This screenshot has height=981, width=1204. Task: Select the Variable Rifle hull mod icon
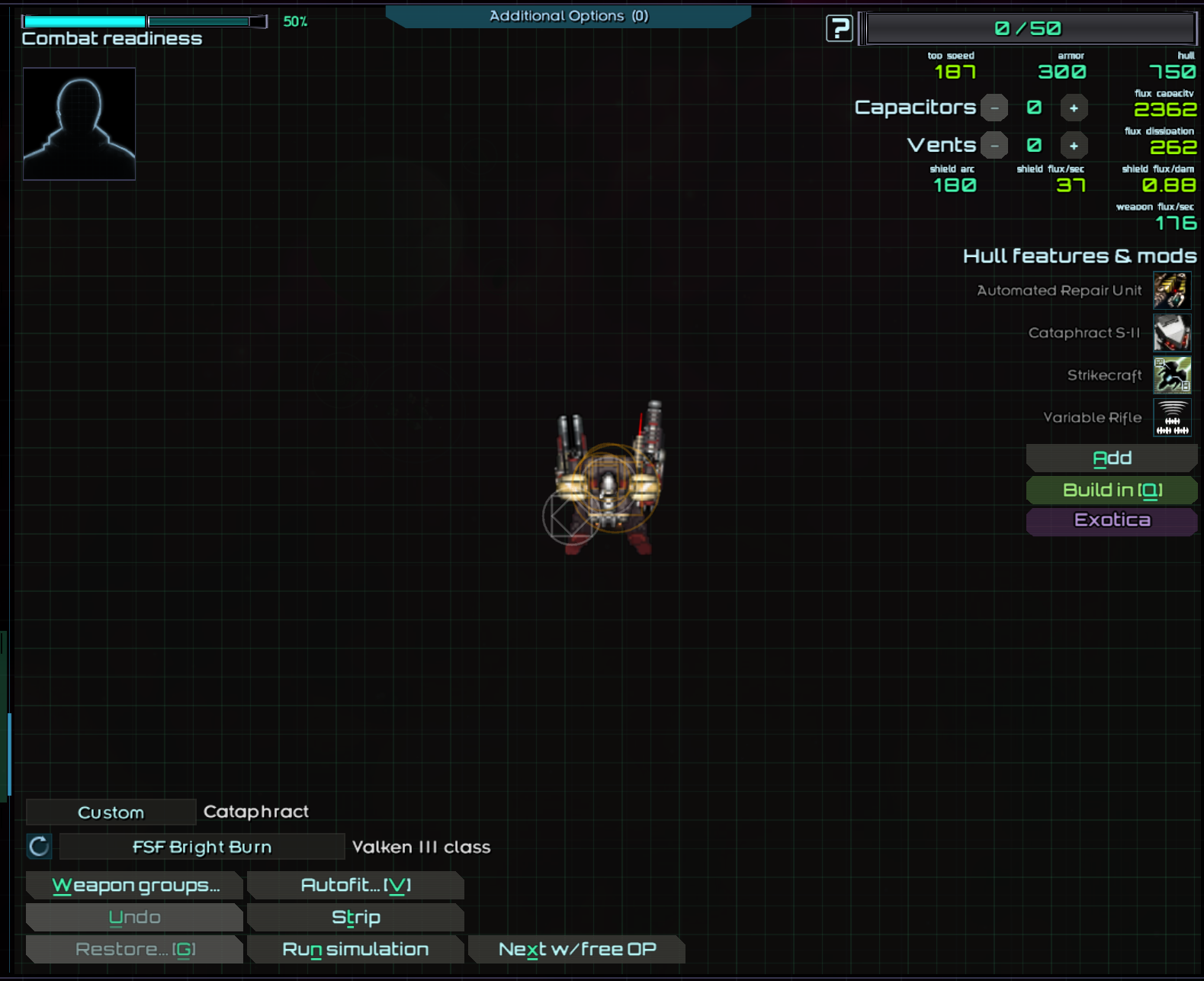(1172, 417)
